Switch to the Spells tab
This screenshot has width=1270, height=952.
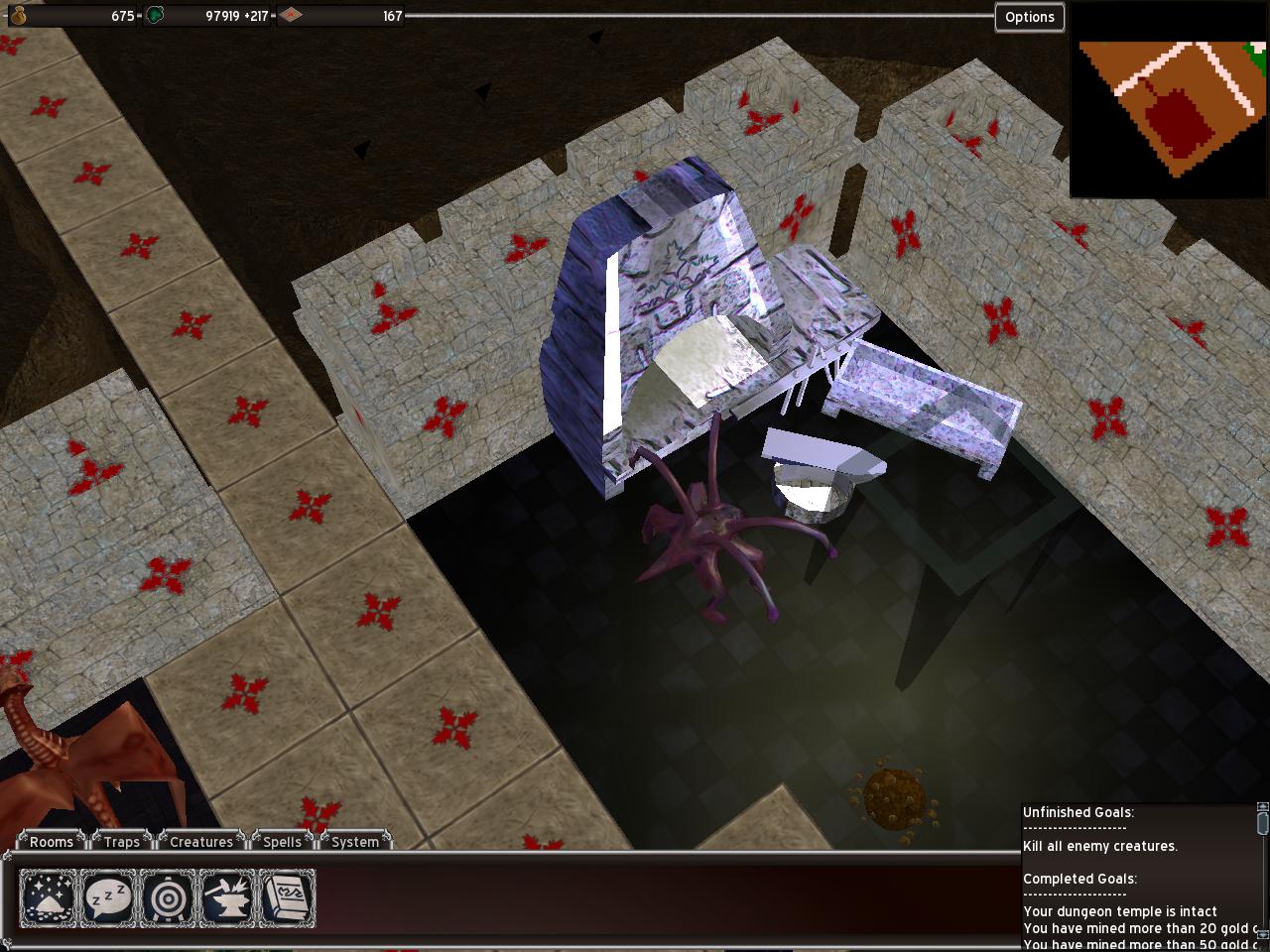pyautogui.click(x=283, y=842)
